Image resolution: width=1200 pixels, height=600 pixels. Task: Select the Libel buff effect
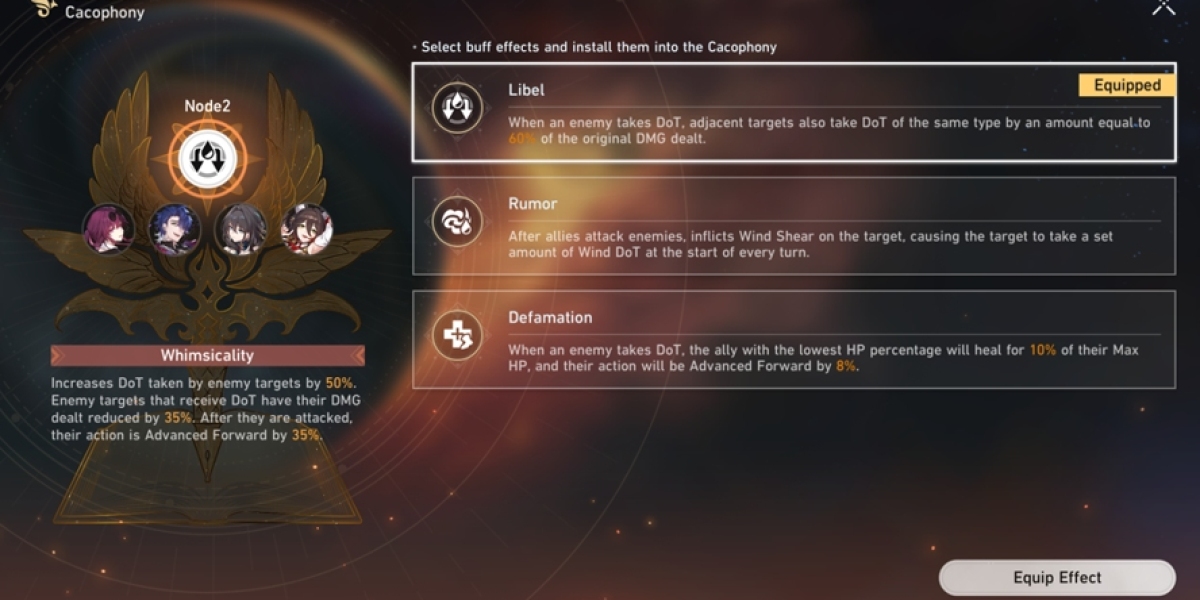pyautogui.click(x=793, y=112)
